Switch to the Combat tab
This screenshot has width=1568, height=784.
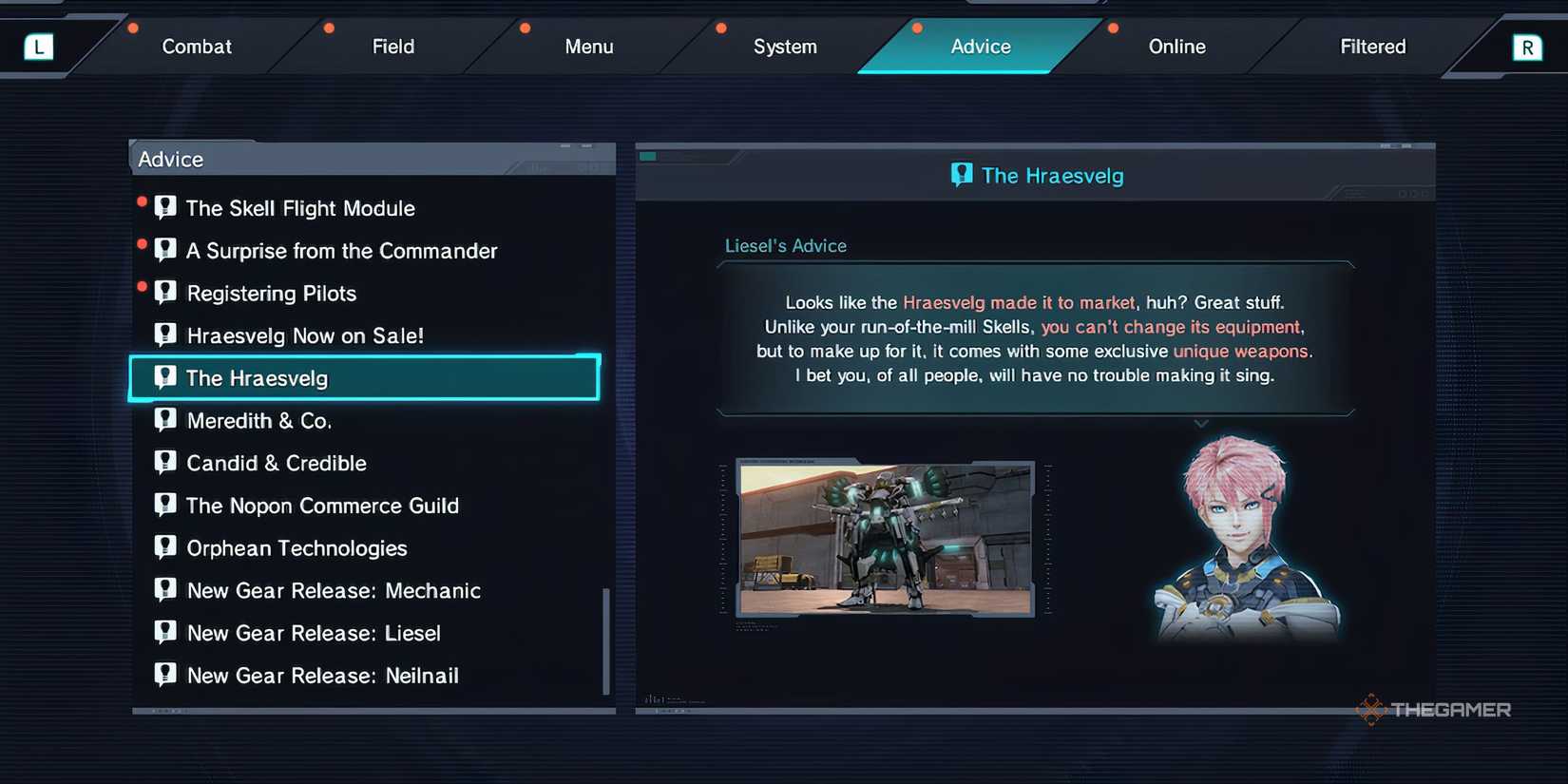click(196, 46)
